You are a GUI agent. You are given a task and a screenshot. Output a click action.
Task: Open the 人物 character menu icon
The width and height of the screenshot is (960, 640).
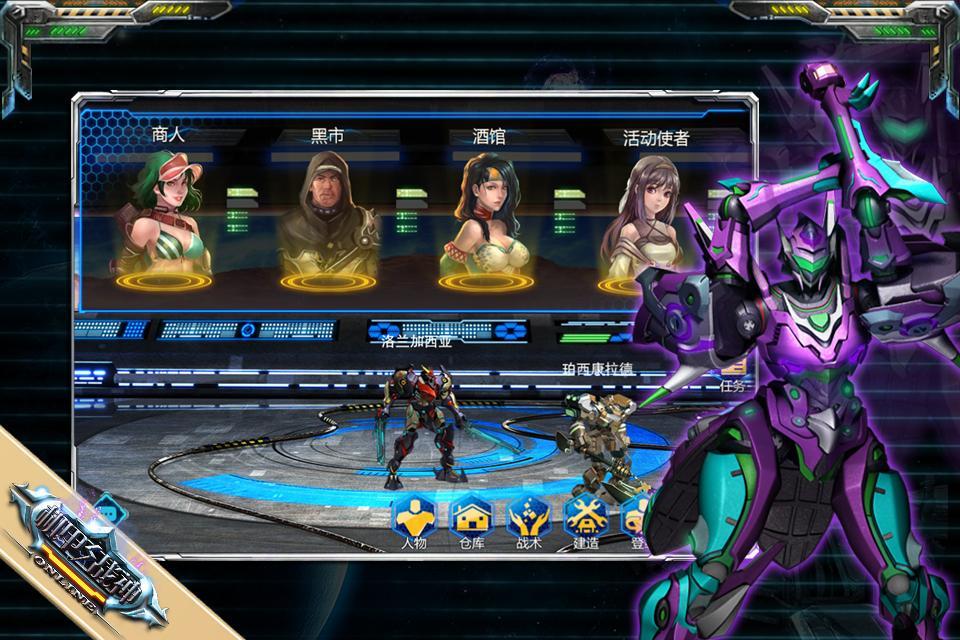(x=412, y=520)
